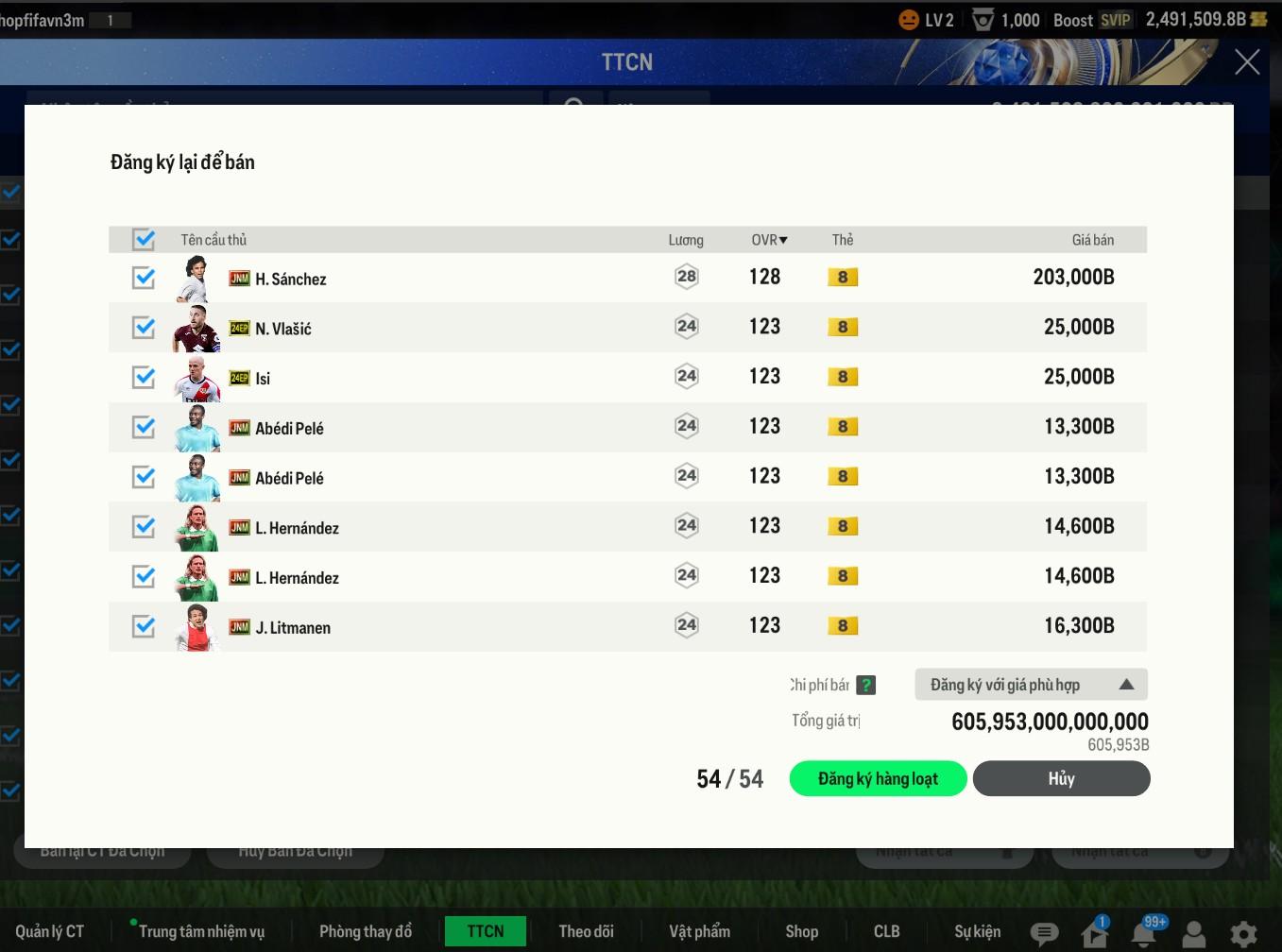Open the Sự kiện tab
The image size is (1282, 952).
pos(977,931)
